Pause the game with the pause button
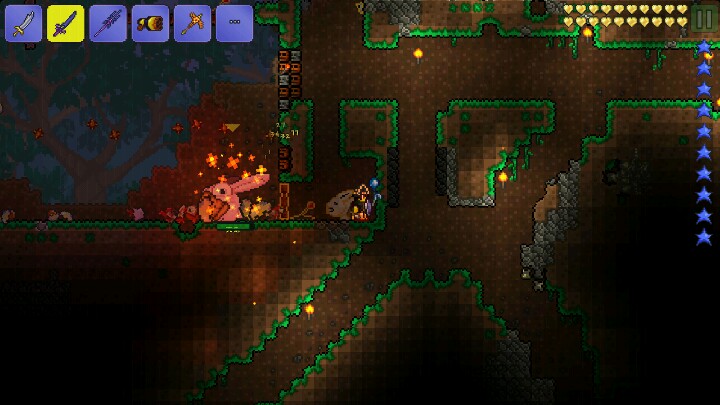This screenshot has width=720, height=405. click(703, 19)
